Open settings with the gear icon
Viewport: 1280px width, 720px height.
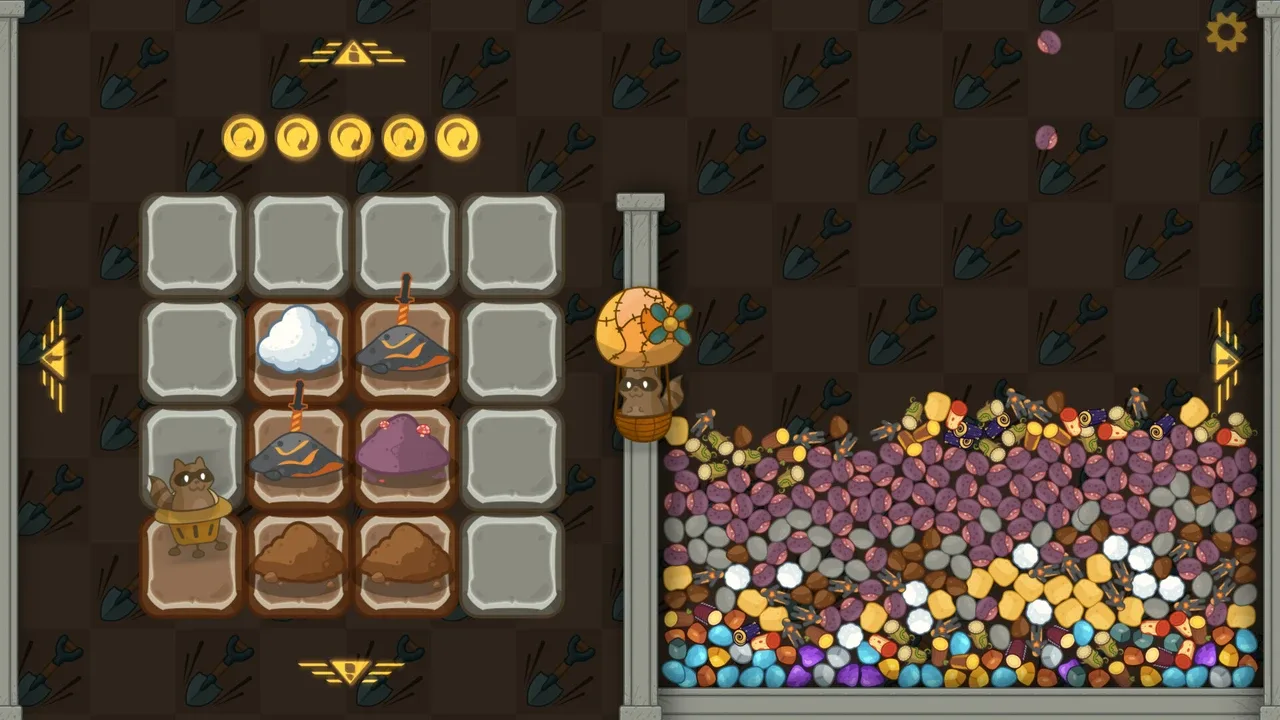click(x=1226, y=32)
